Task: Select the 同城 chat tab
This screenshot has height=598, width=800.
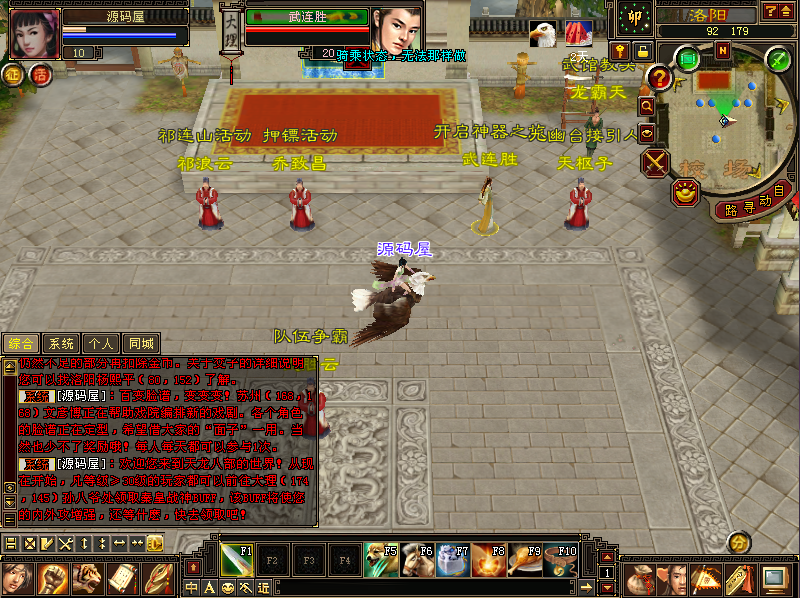Action: point(140,343)
